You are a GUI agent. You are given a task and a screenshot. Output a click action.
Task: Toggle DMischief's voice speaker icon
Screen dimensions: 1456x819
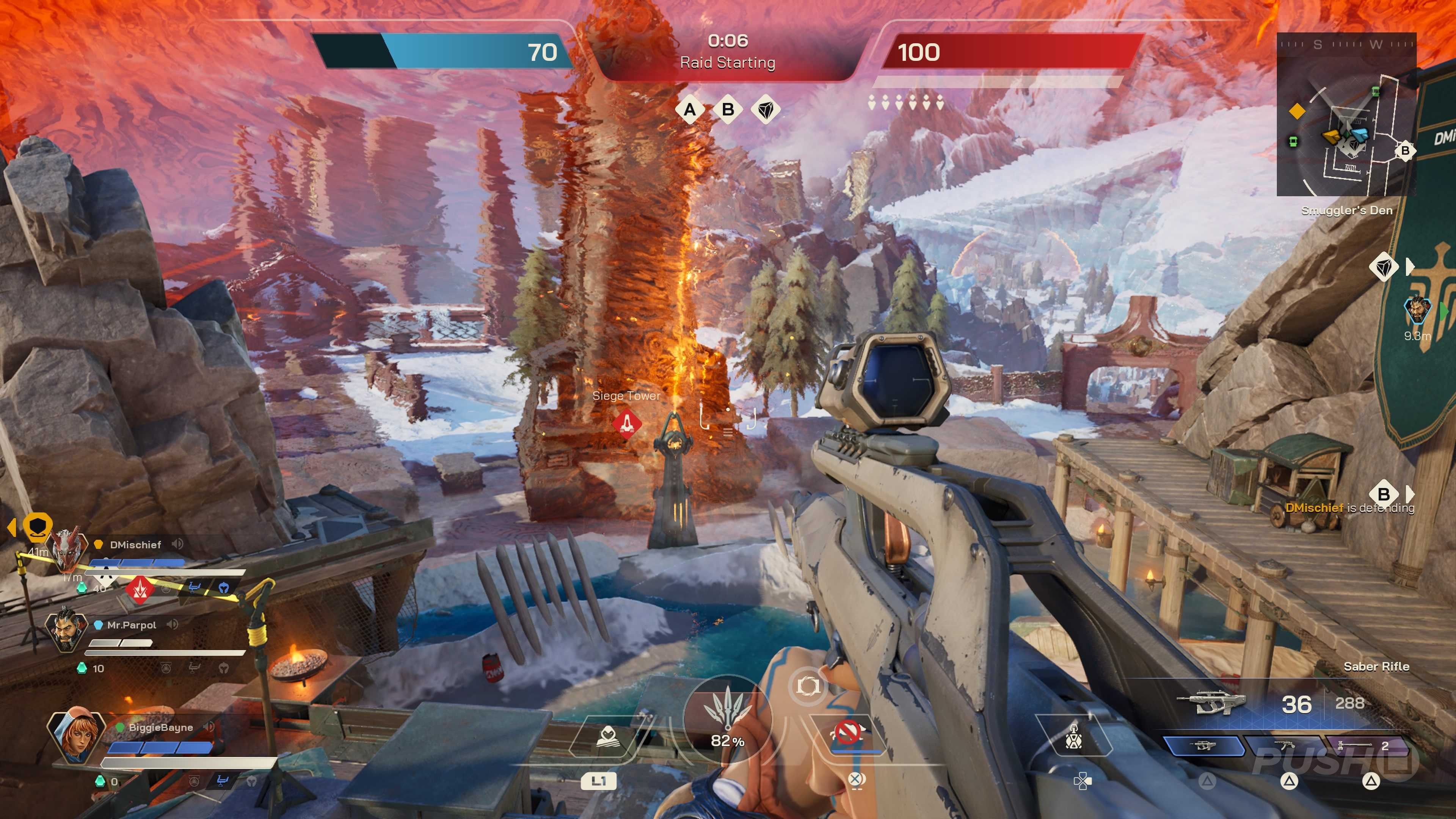(x=177, y=544)
